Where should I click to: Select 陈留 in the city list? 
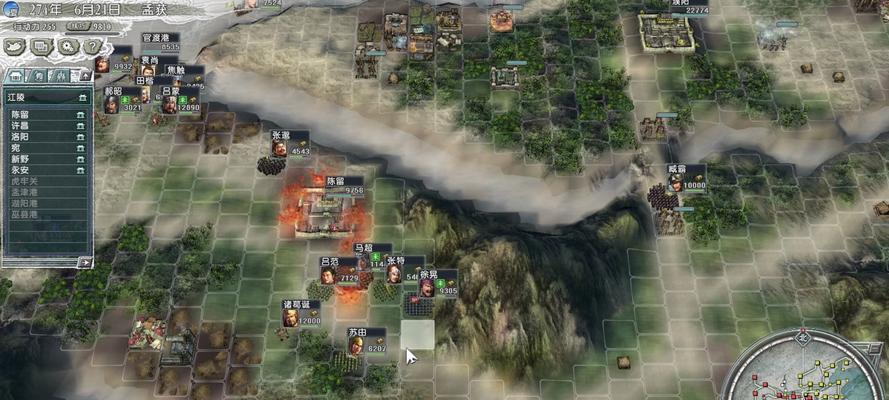(x=20, y=115)
